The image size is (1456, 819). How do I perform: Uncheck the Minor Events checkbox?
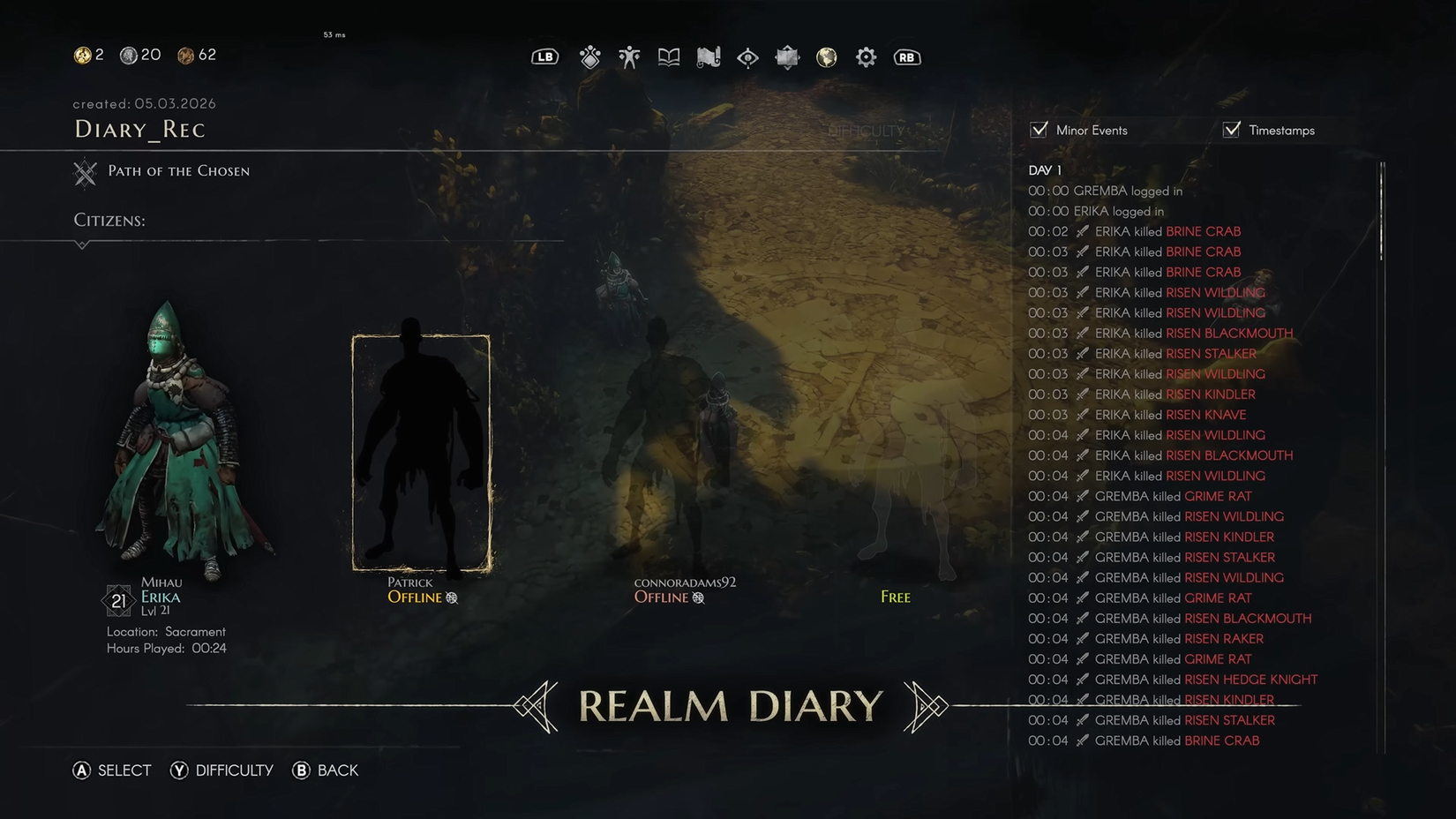pos(1038,129)
